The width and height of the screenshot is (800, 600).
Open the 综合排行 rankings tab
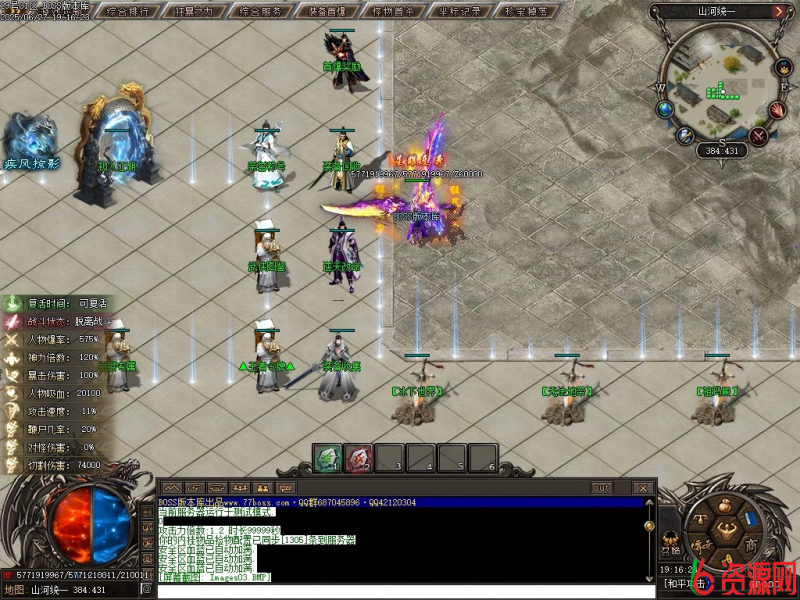[129, 12]
